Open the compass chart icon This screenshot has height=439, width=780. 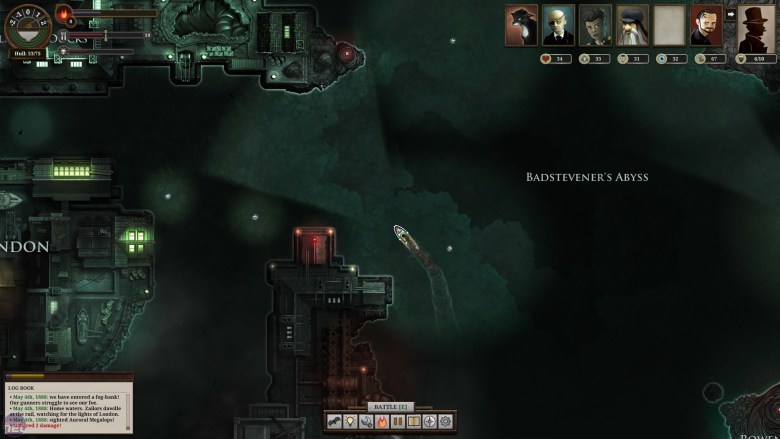point(430,422)
